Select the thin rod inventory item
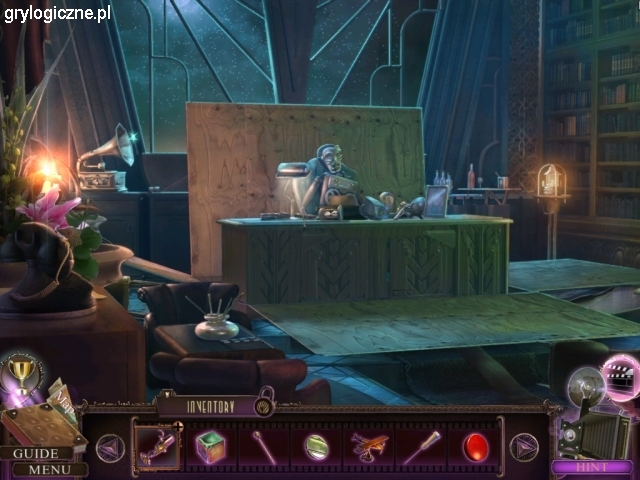 263,445
